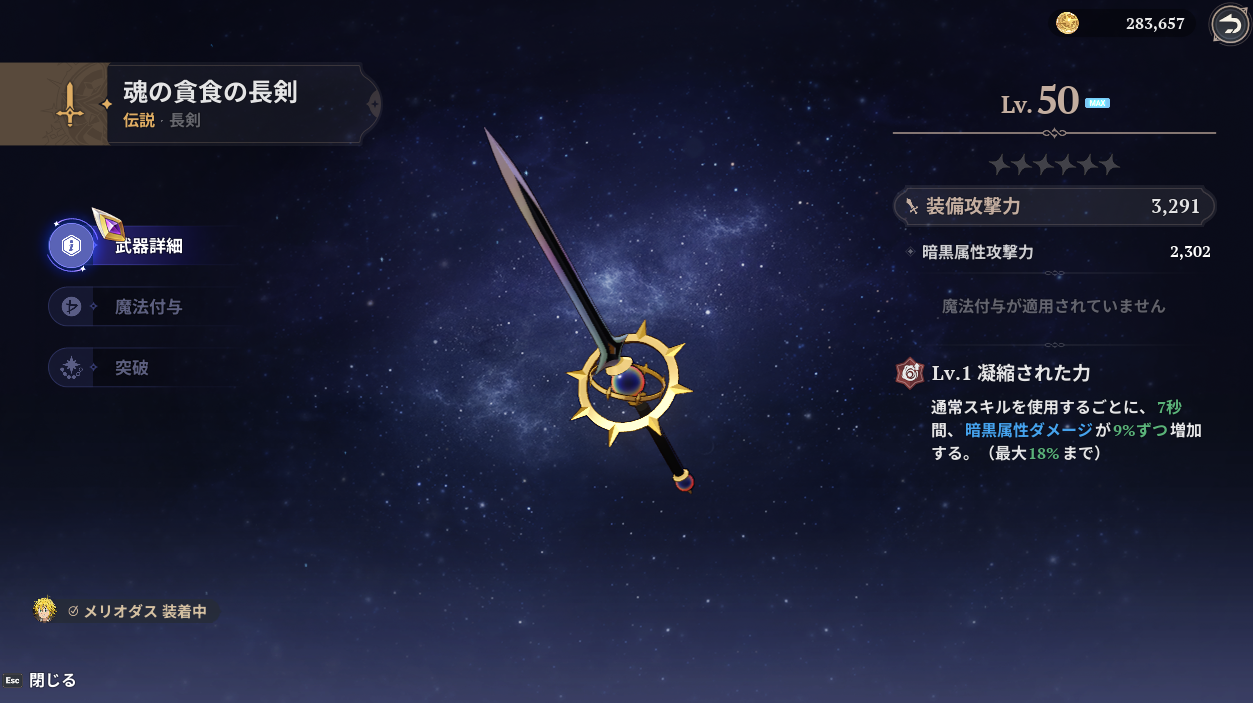Select the 装備攻撃力 stat row

click(x=1054, y=207)
